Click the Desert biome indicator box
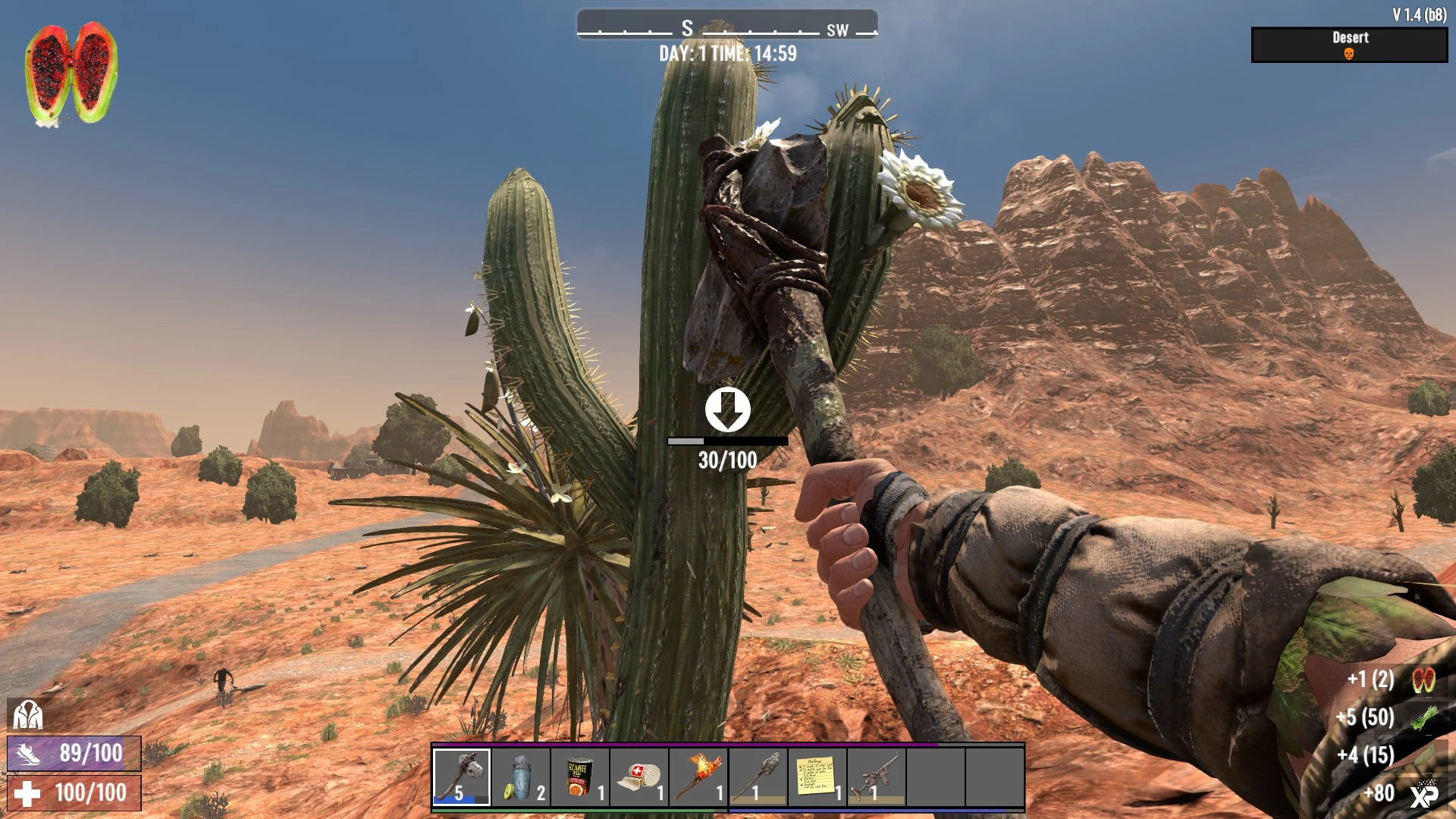The height and width of the screenshot is (819, 1456). coord(1349,45)
